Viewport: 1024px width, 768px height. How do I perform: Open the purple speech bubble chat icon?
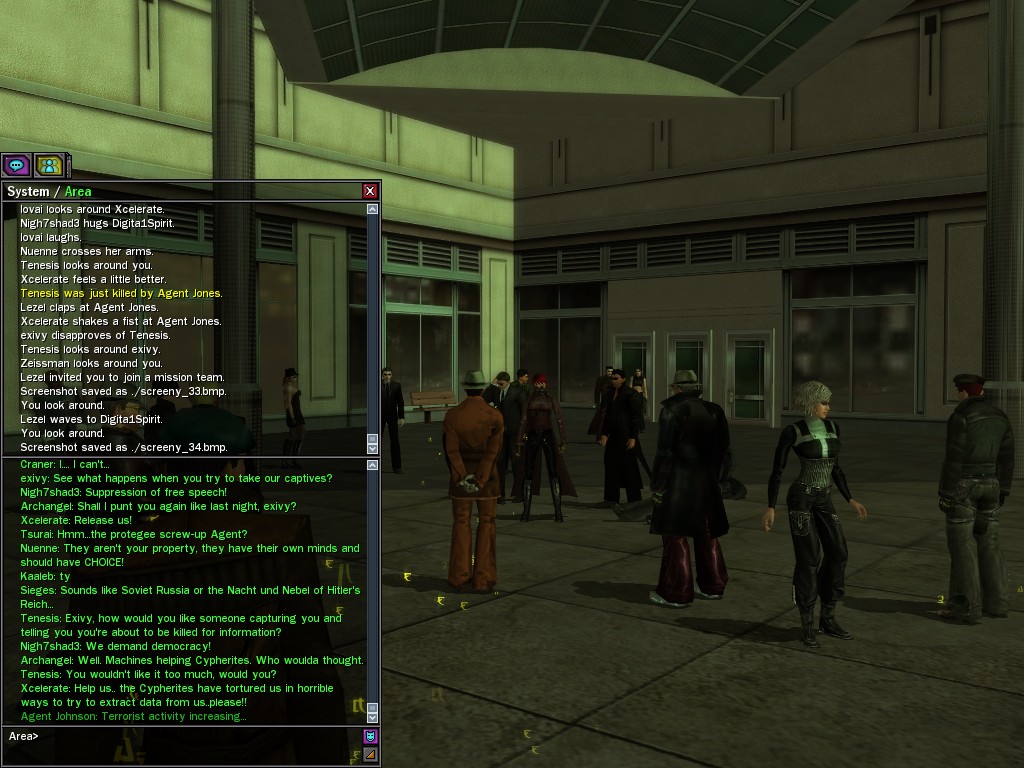click(x=16, y=165)
